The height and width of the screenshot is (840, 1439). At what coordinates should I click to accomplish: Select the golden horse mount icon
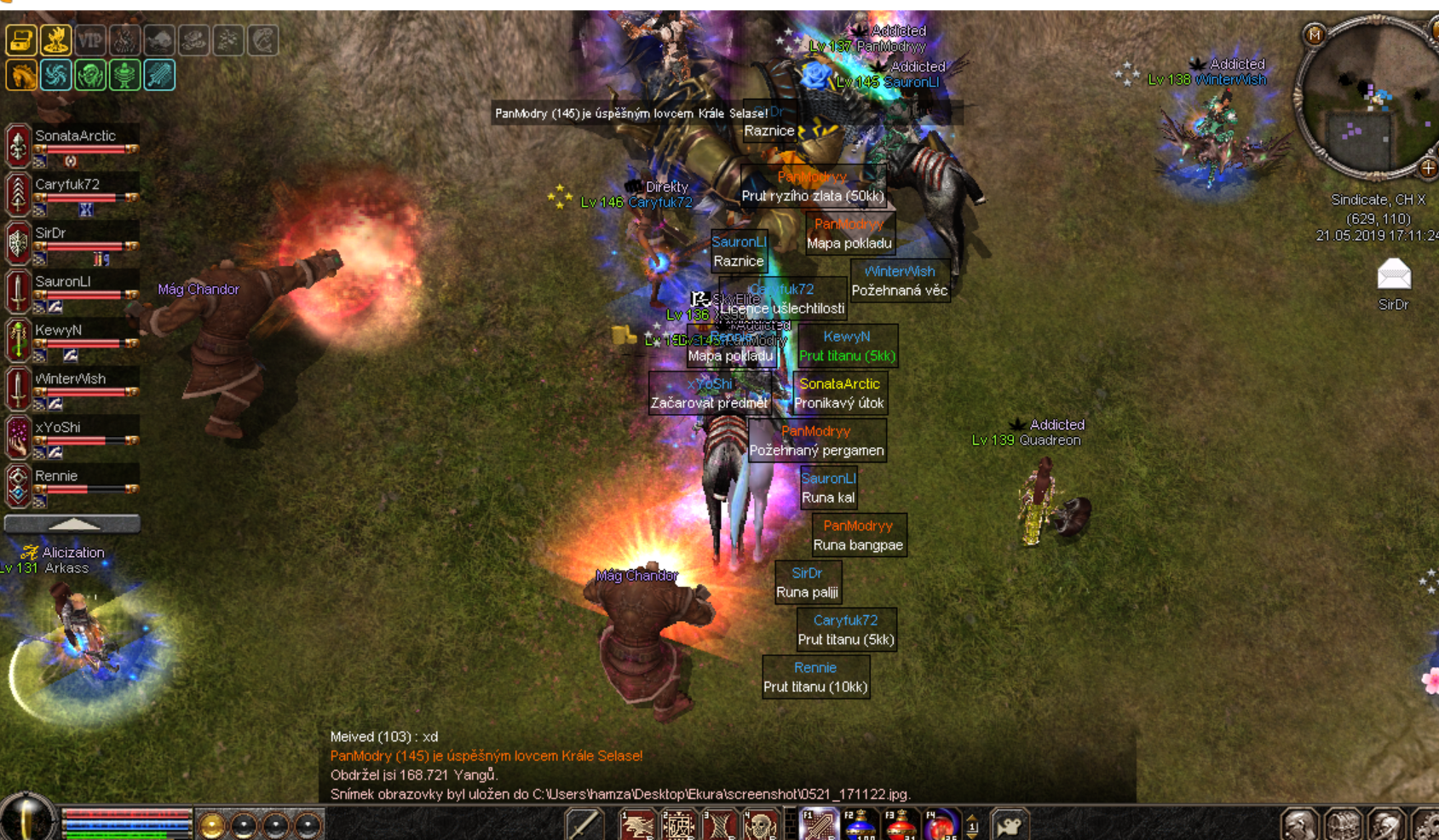(x=21, y=75)
